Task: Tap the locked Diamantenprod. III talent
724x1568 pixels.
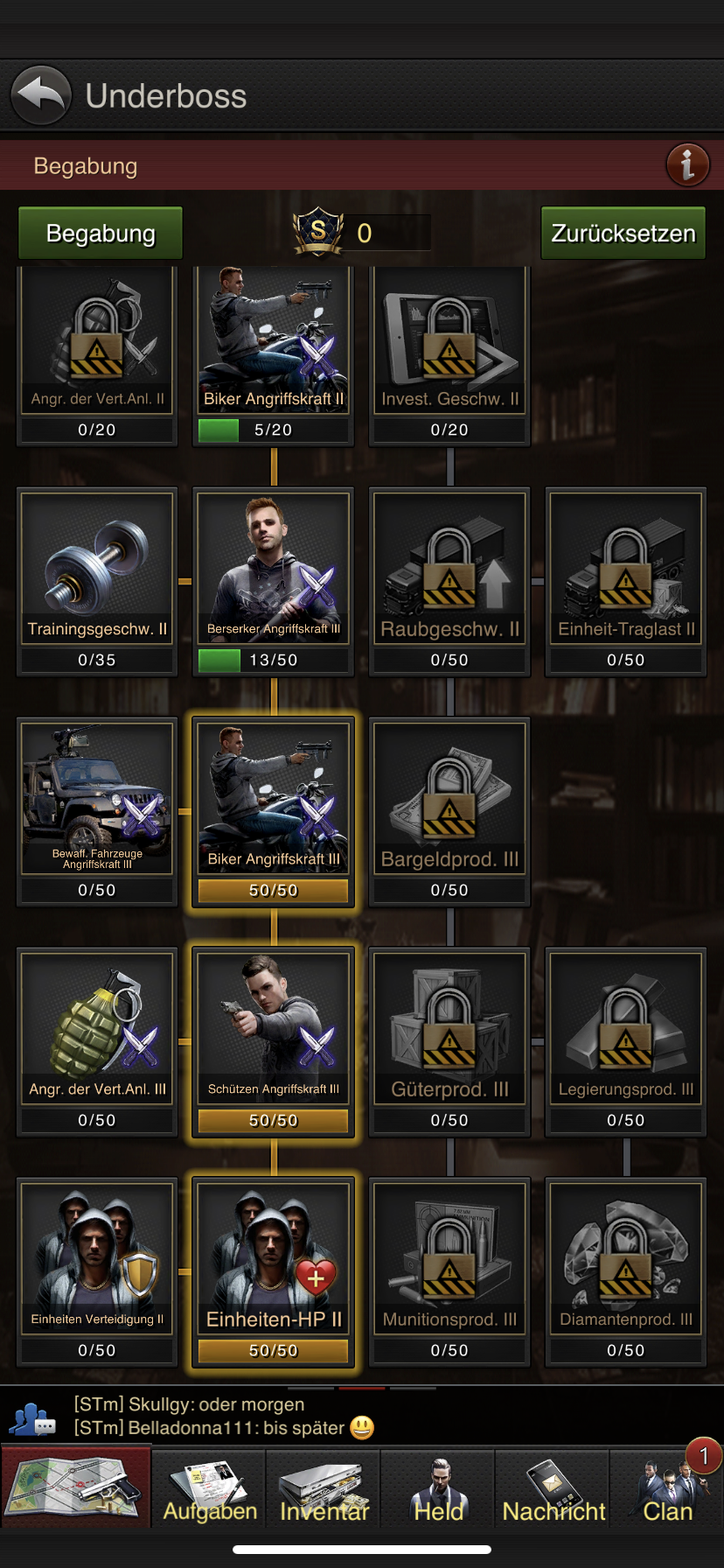Action: 626,1259
